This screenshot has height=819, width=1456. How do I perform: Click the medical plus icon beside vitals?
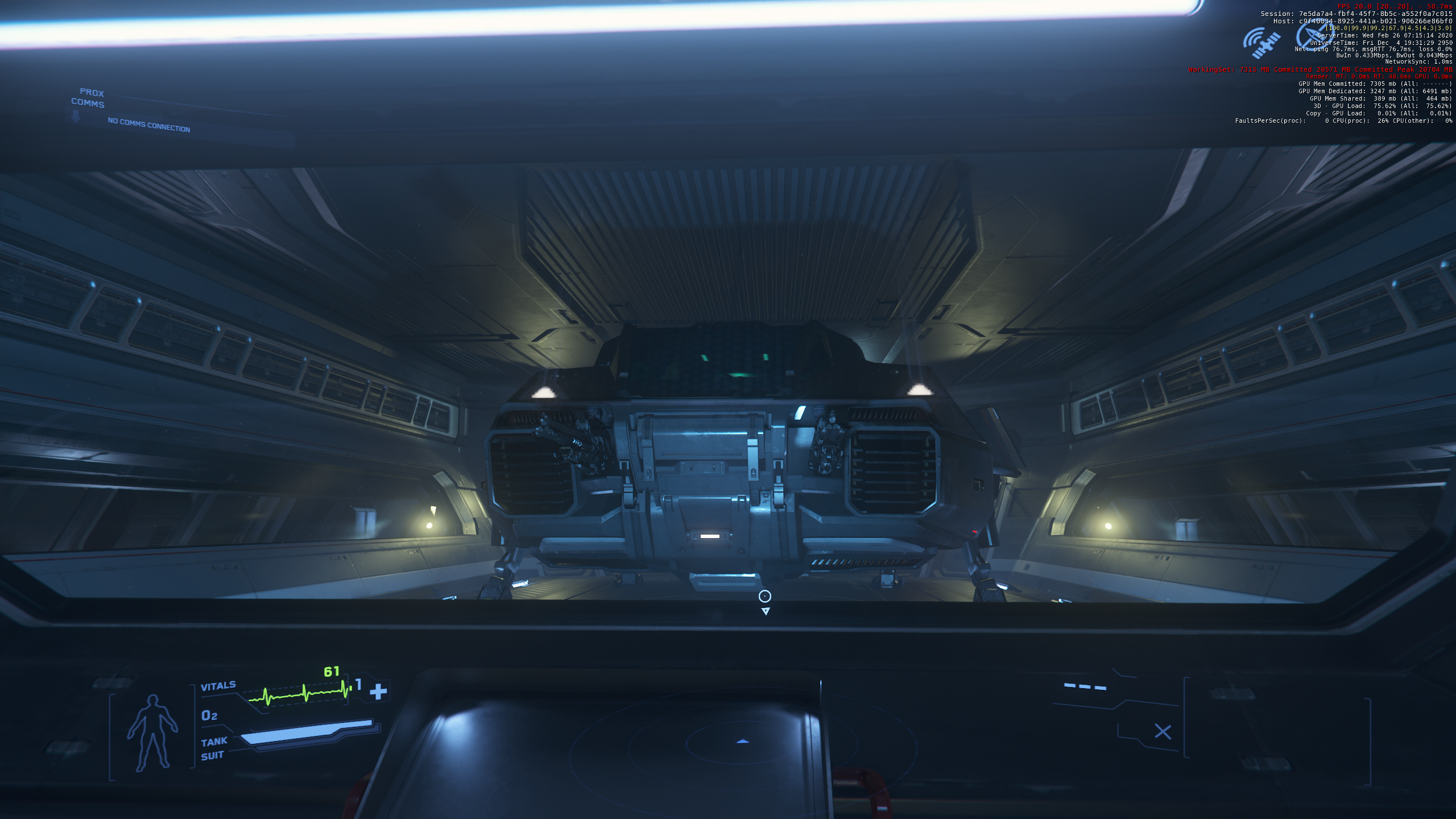coord(378,692)
